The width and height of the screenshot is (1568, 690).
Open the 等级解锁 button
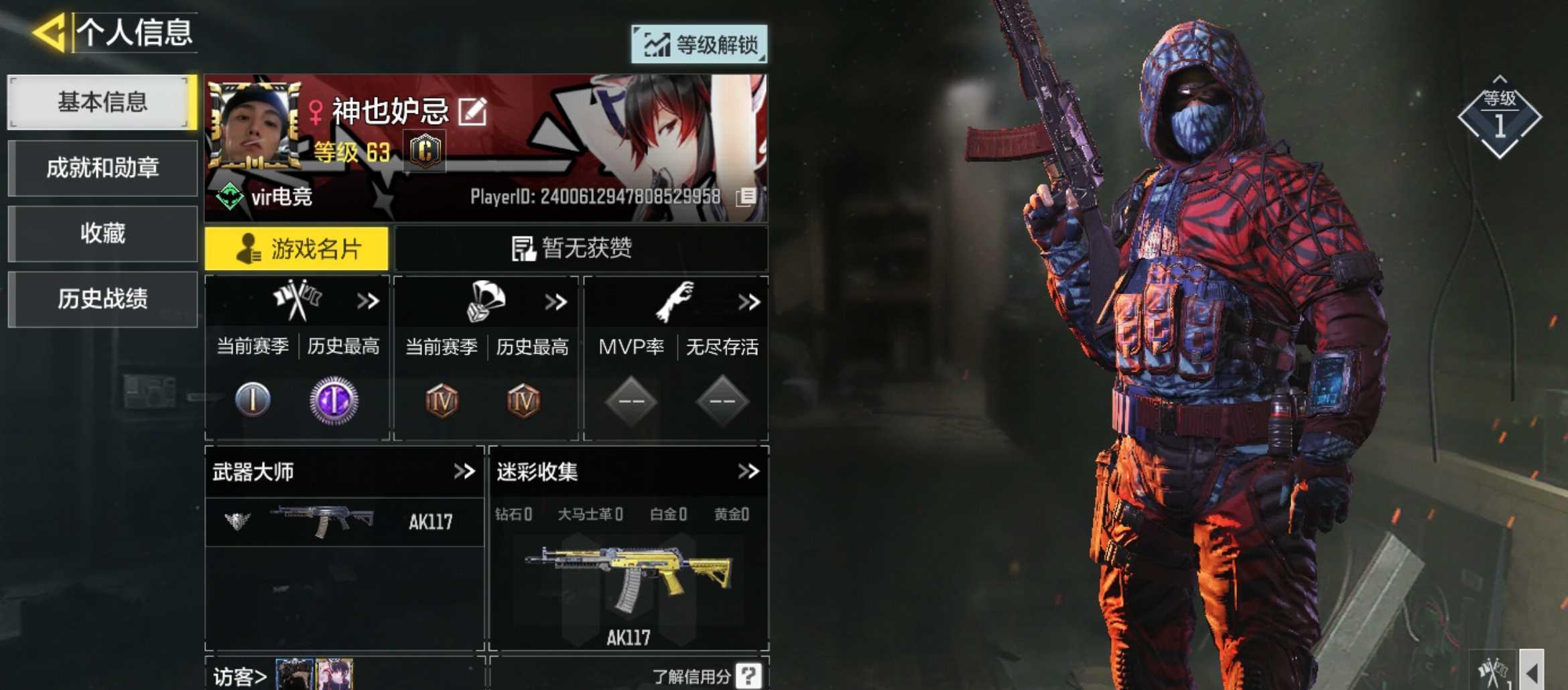[x=699, y=45]
